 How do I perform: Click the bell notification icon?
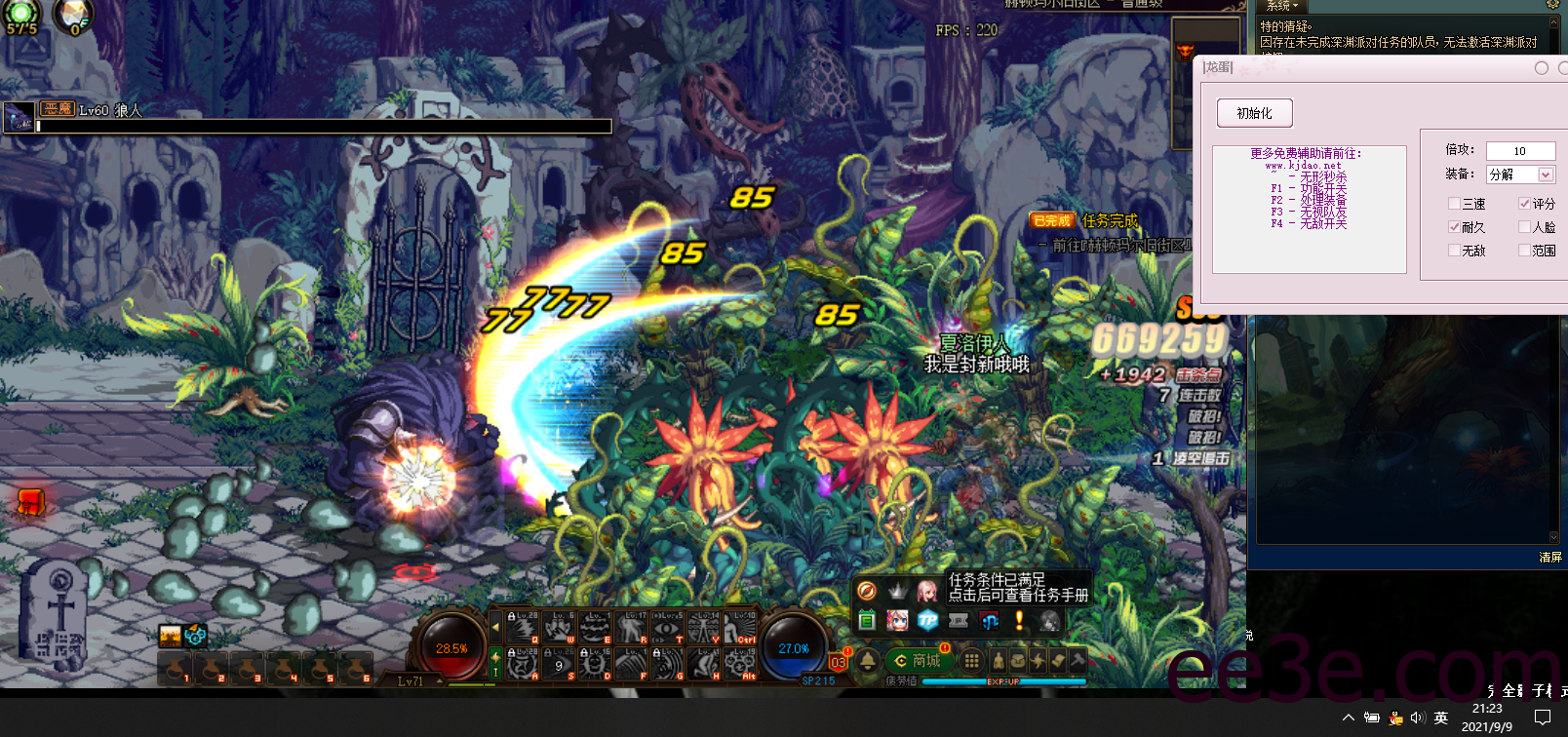pos(867,661)
